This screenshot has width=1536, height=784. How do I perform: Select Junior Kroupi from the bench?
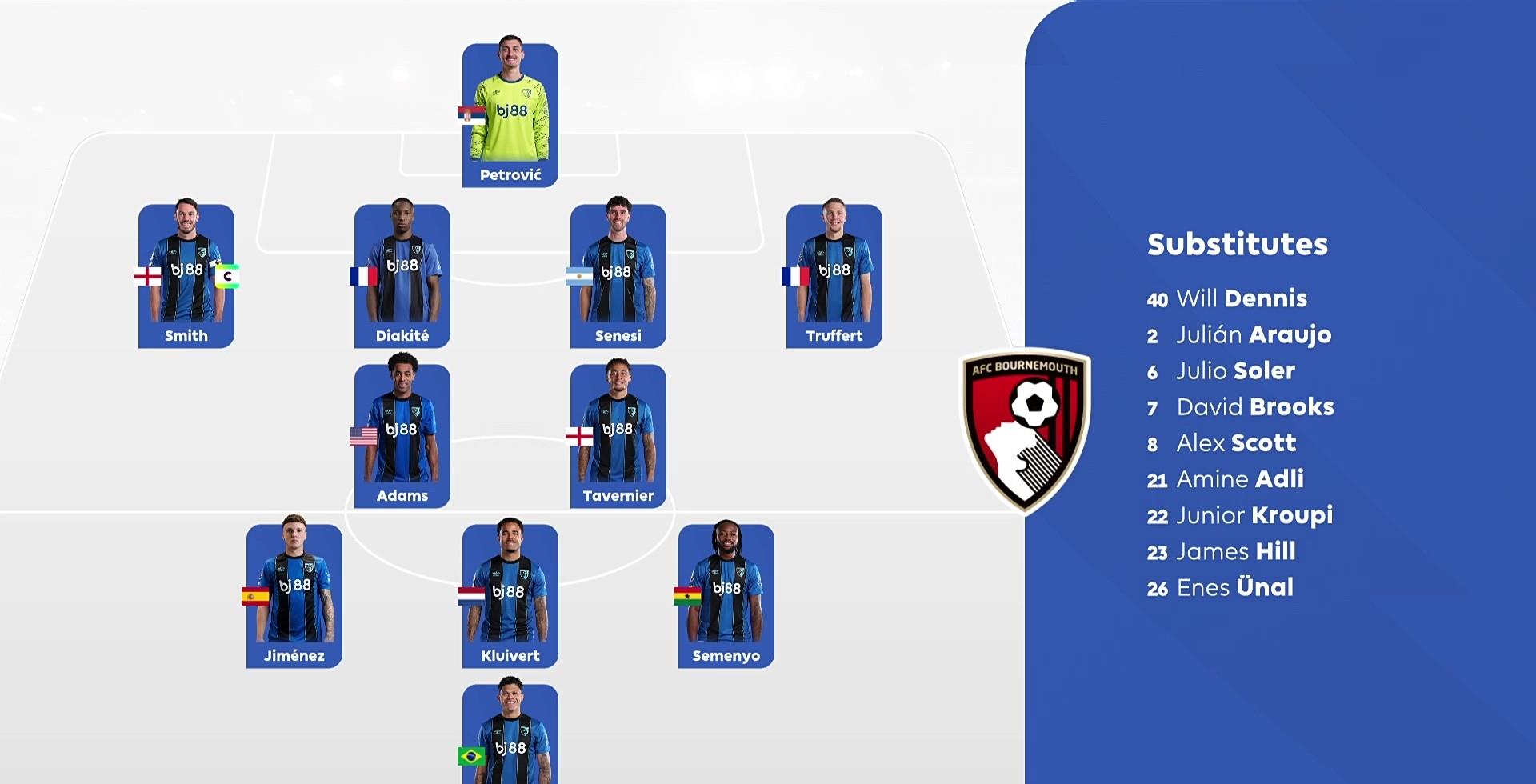pyautogui.click(x=1239, y=515)
